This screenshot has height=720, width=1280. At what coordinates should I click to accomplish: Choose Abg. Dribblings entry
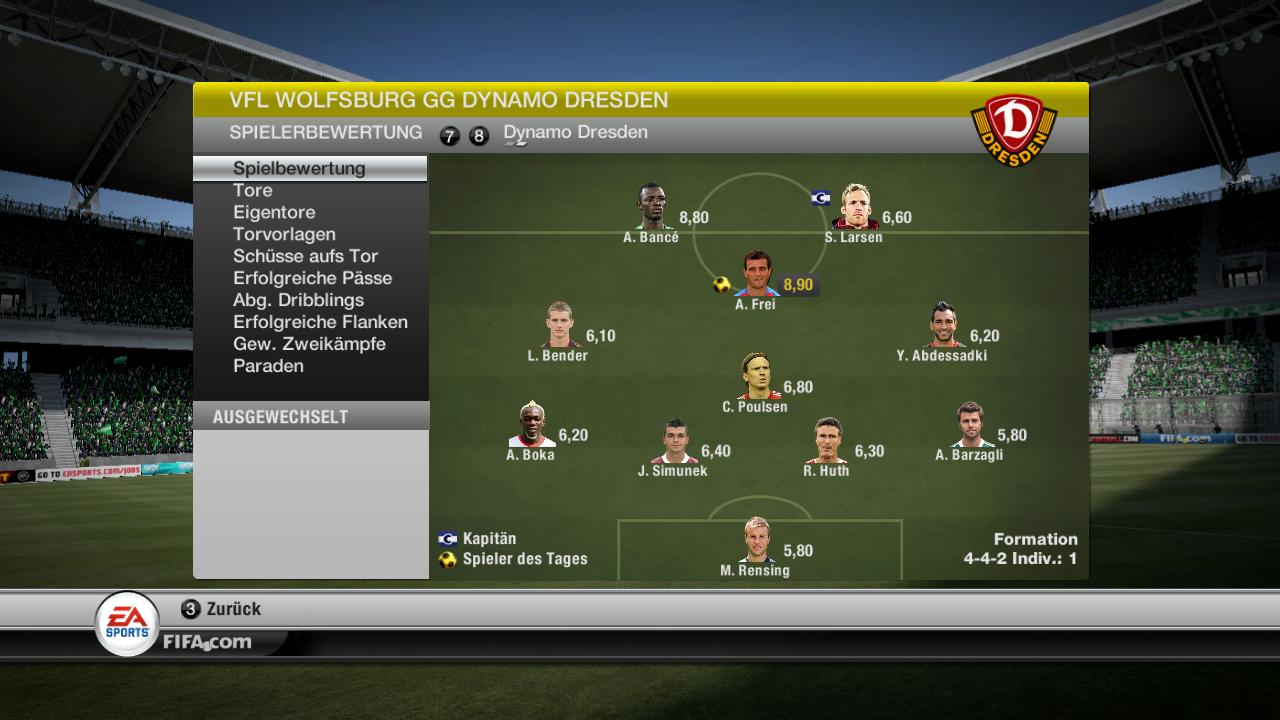click(x=298, y=300)
